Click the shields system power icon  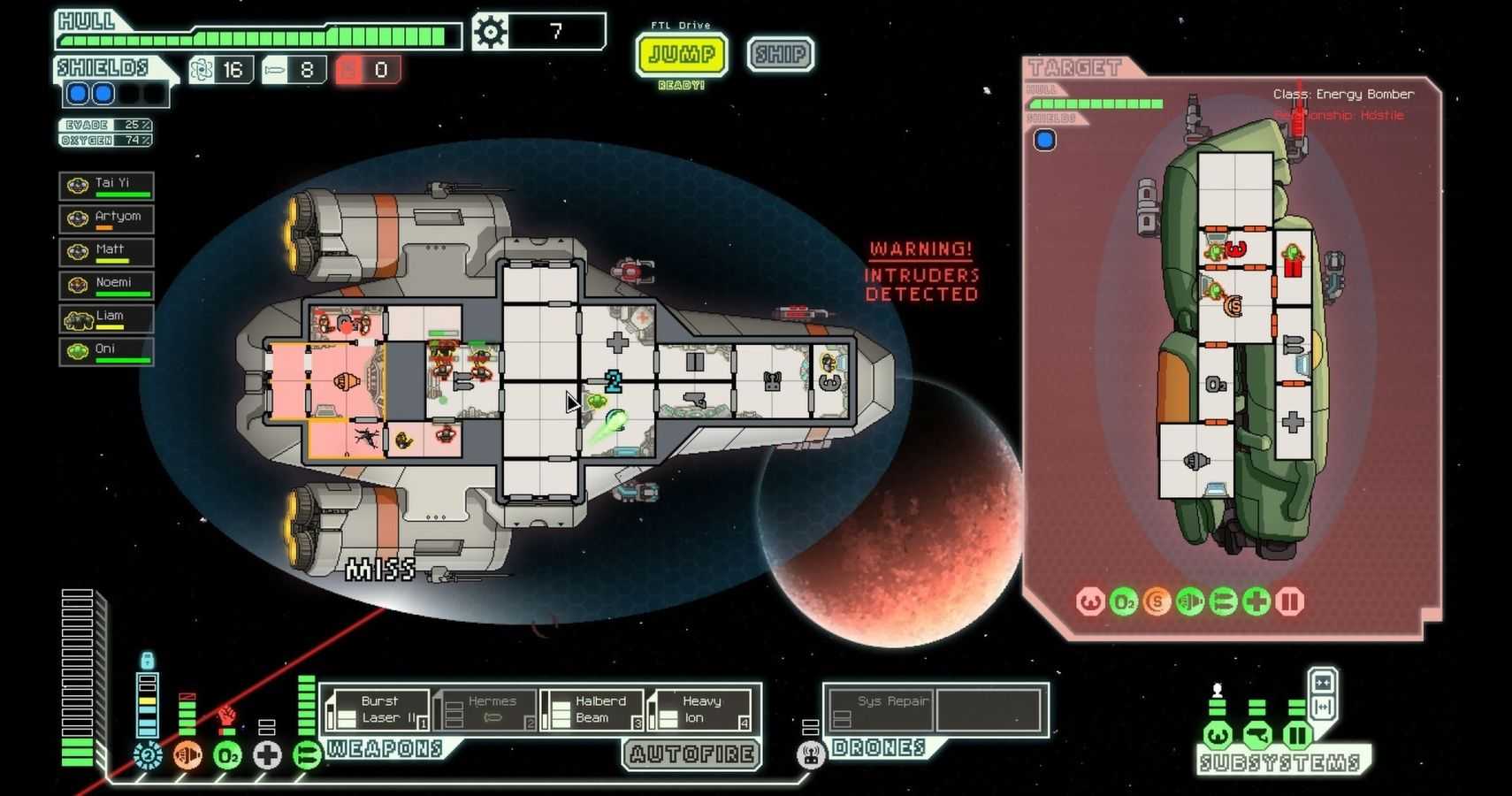pos(148,755)
